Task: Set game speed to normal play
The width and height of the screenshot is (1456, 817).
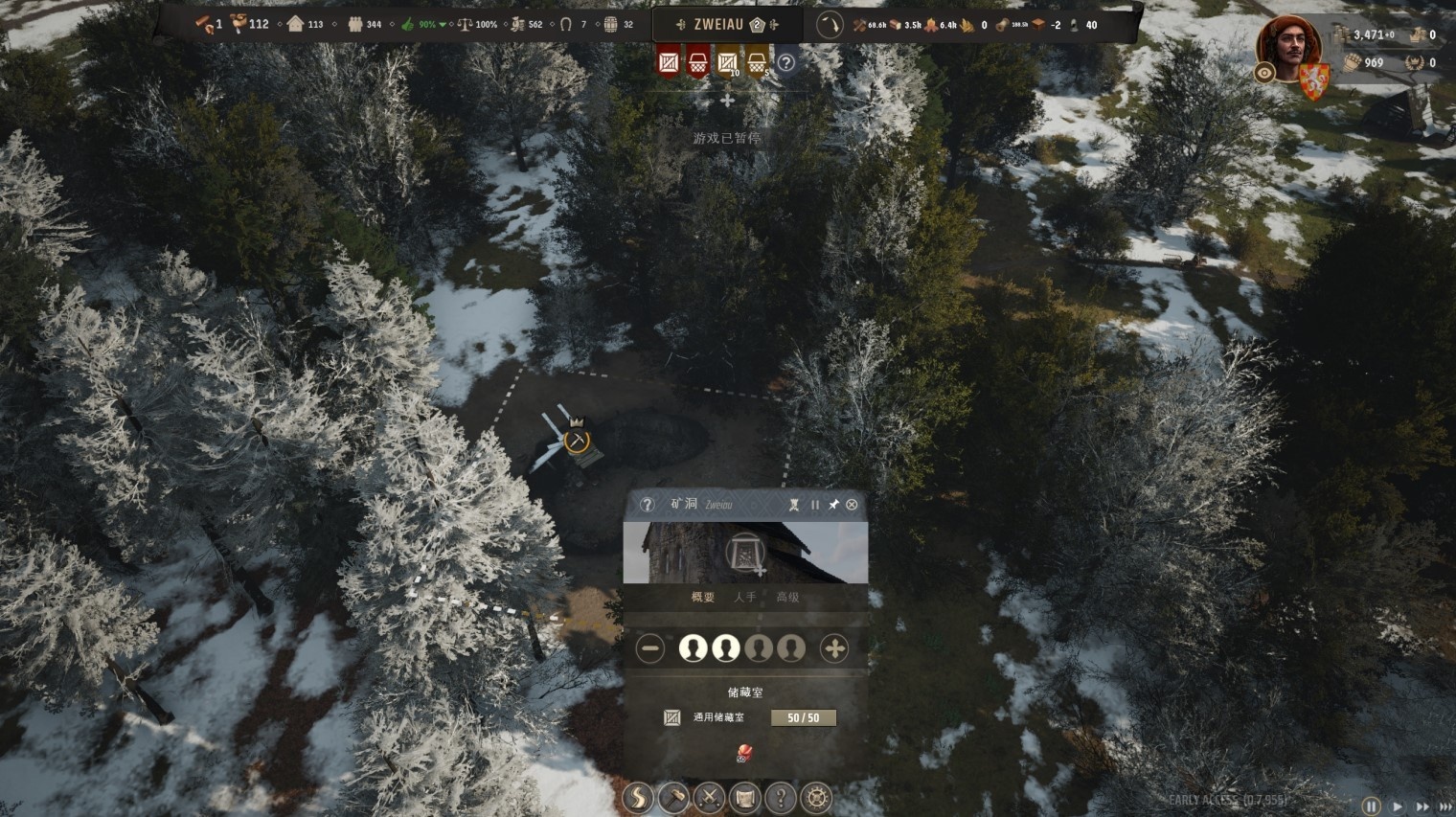Action: [x=1397, y=806]
